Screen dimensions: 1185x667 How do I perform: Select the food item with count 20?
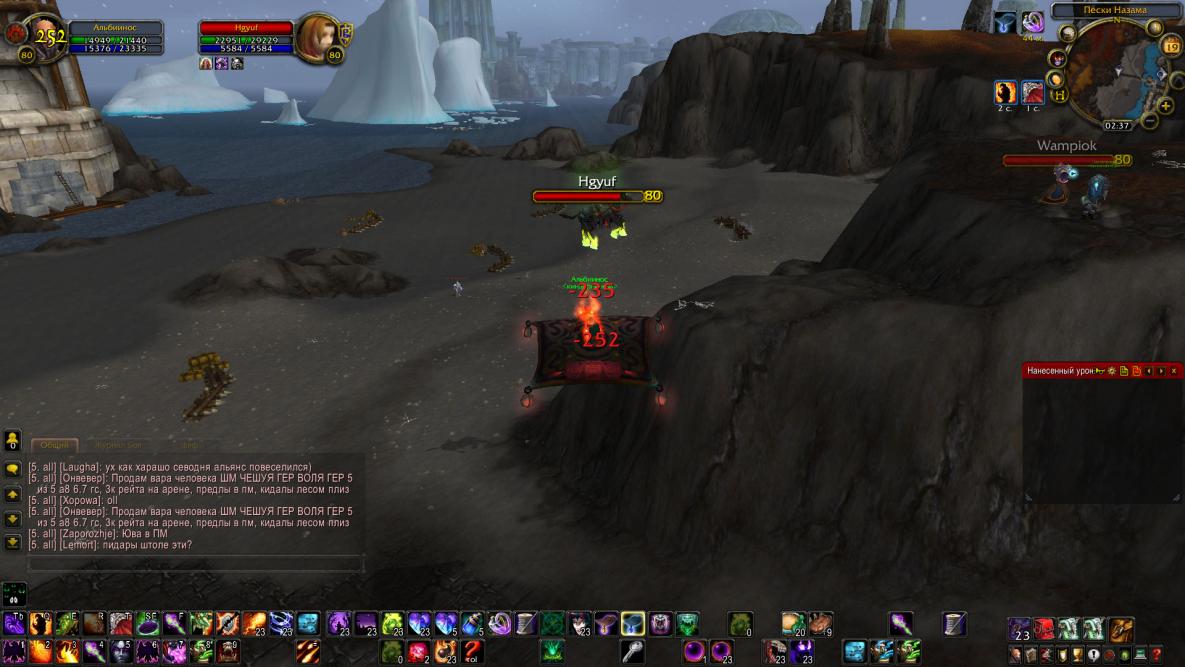(x=794, y=624)
